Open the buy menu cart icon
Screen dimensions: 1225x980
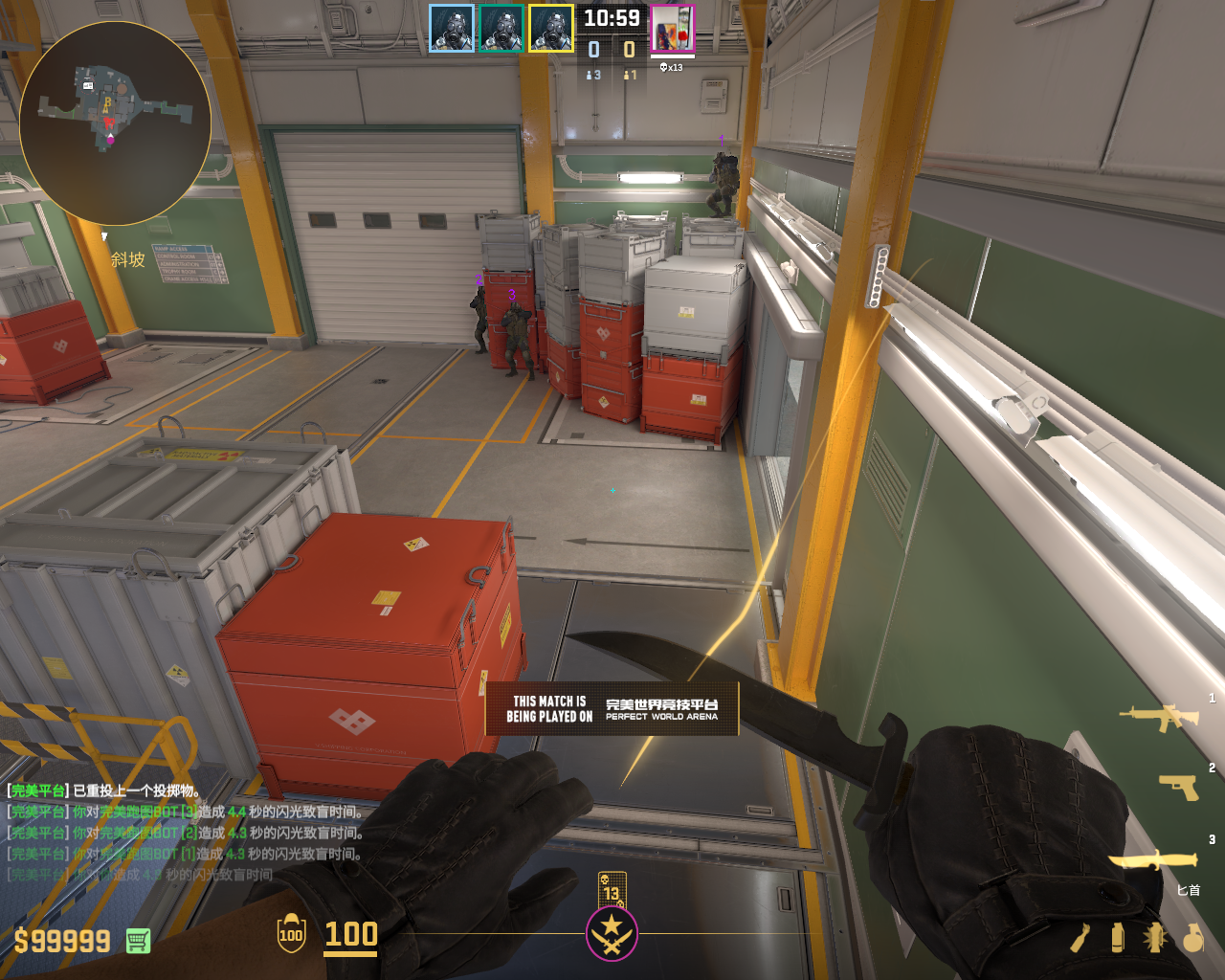[138, 941]
